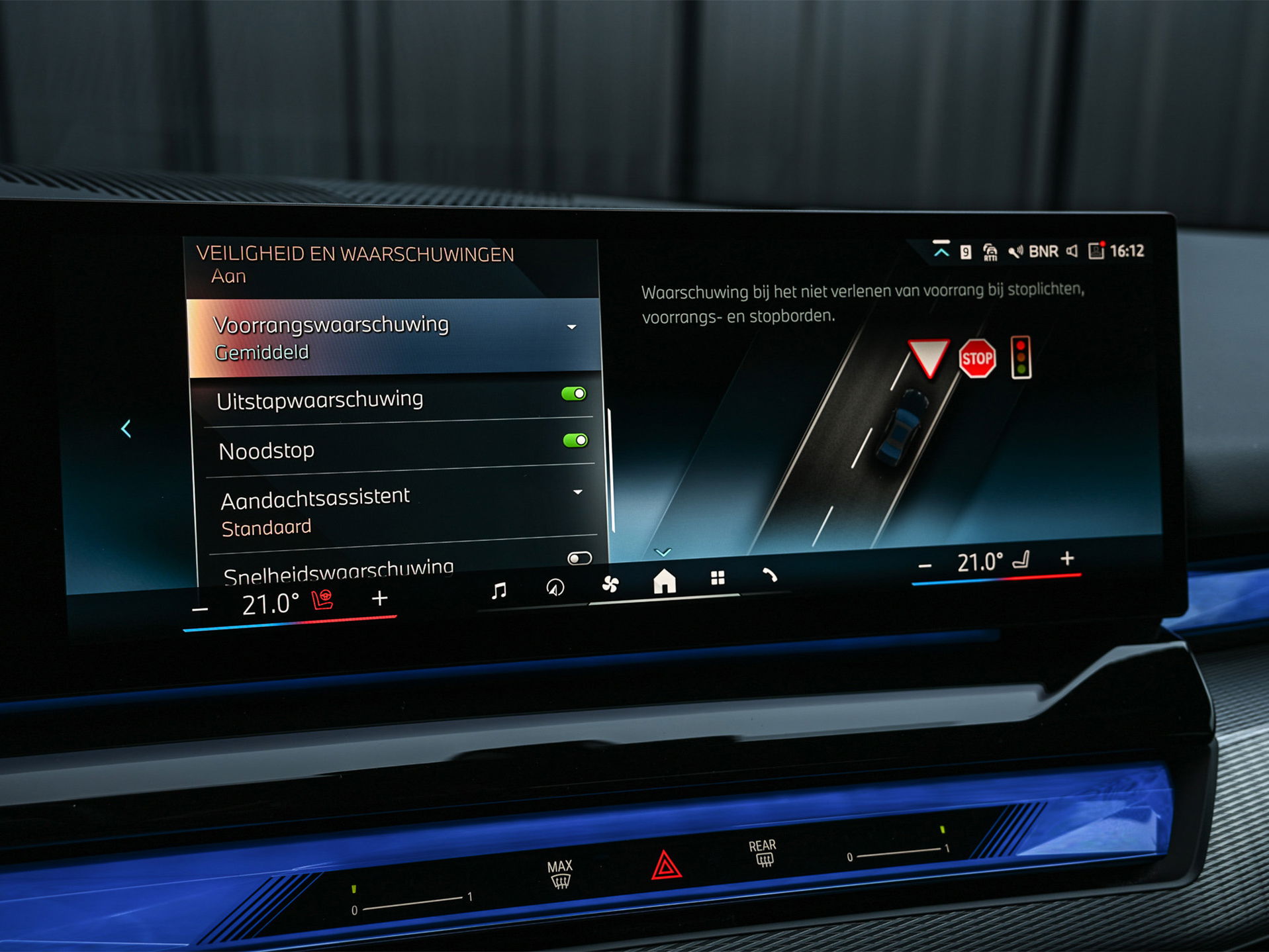Expand the status bar with the up chevron
This screenshot has height=952, width=1269.
(941, 251)
